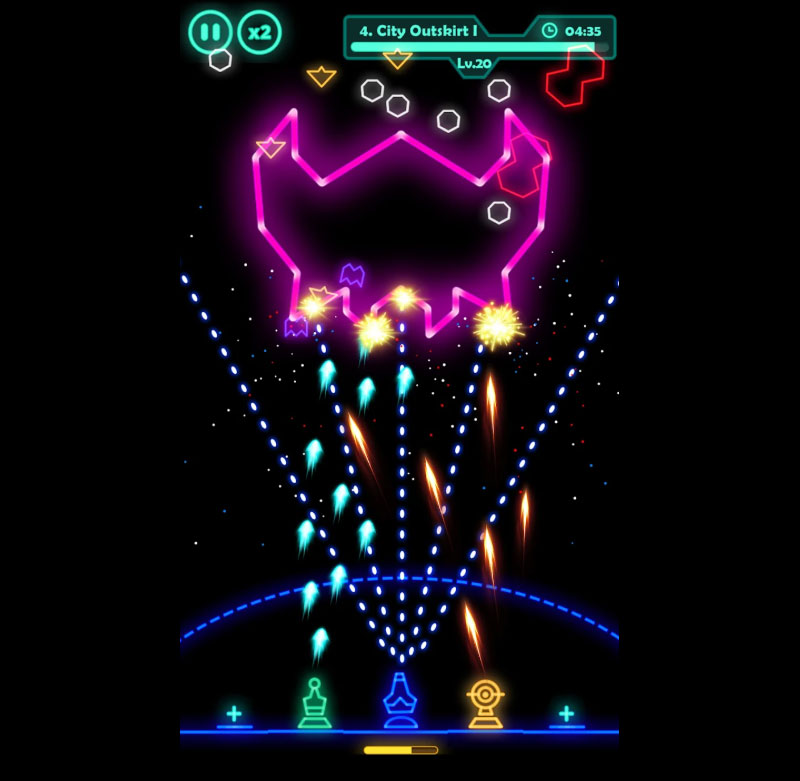The height and width of the screenshot is (781, 800).
Task: Add a turret beside the green turret
Action: (x=234, y=714)
